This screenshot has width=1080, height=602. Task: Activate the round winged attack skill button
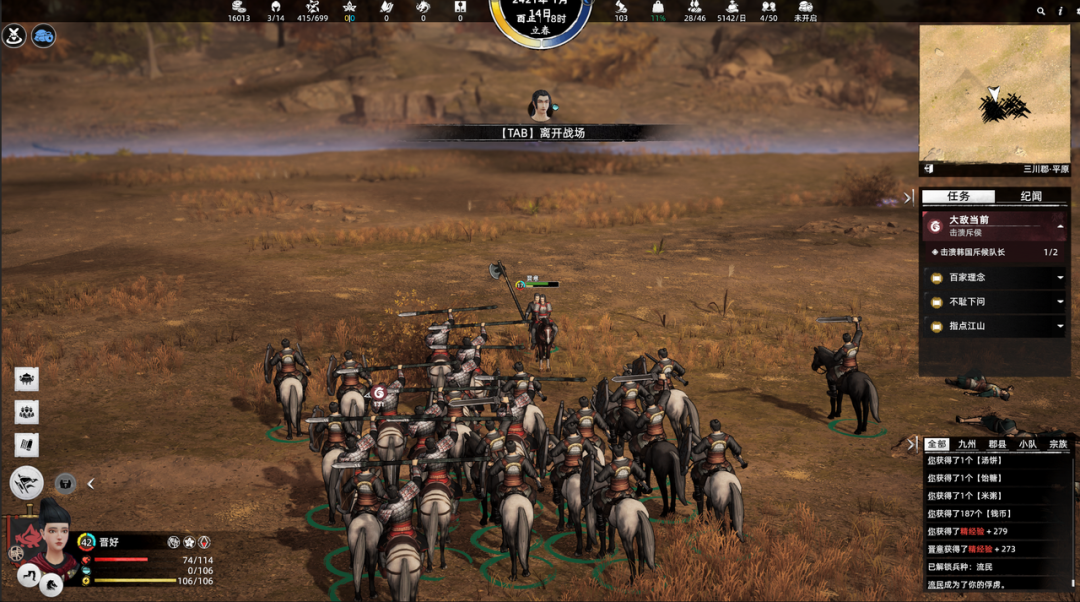tap(27, 483)
